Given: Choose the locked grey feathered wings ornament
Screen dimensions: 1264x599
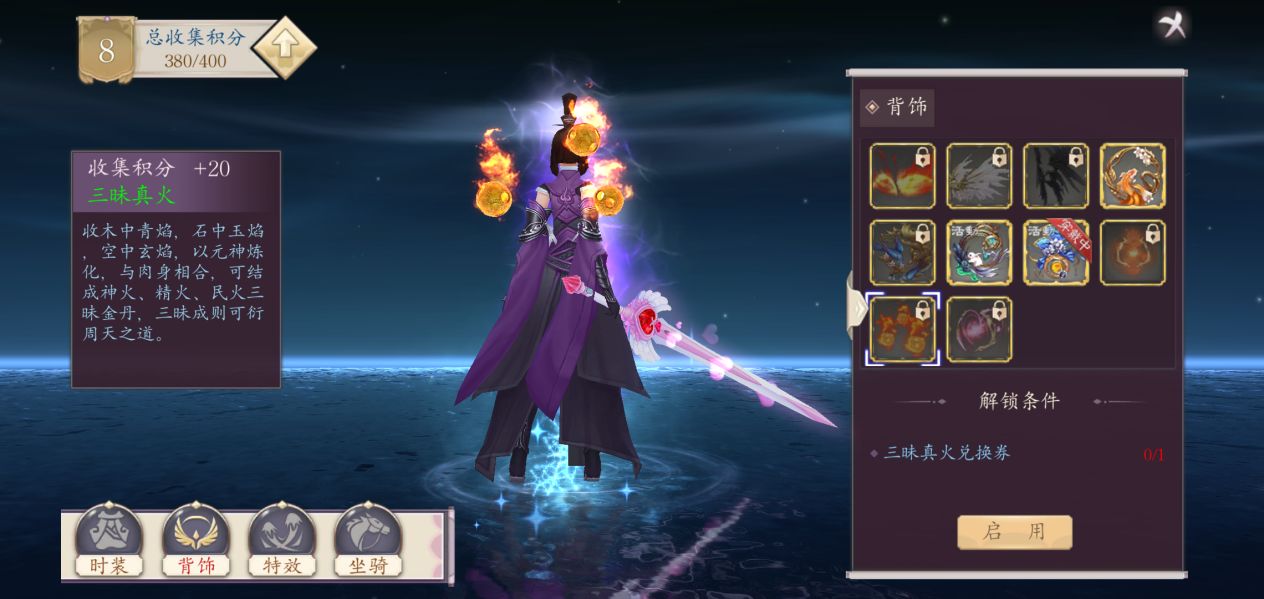Looking at the screenshot, I should click(979, 176).
